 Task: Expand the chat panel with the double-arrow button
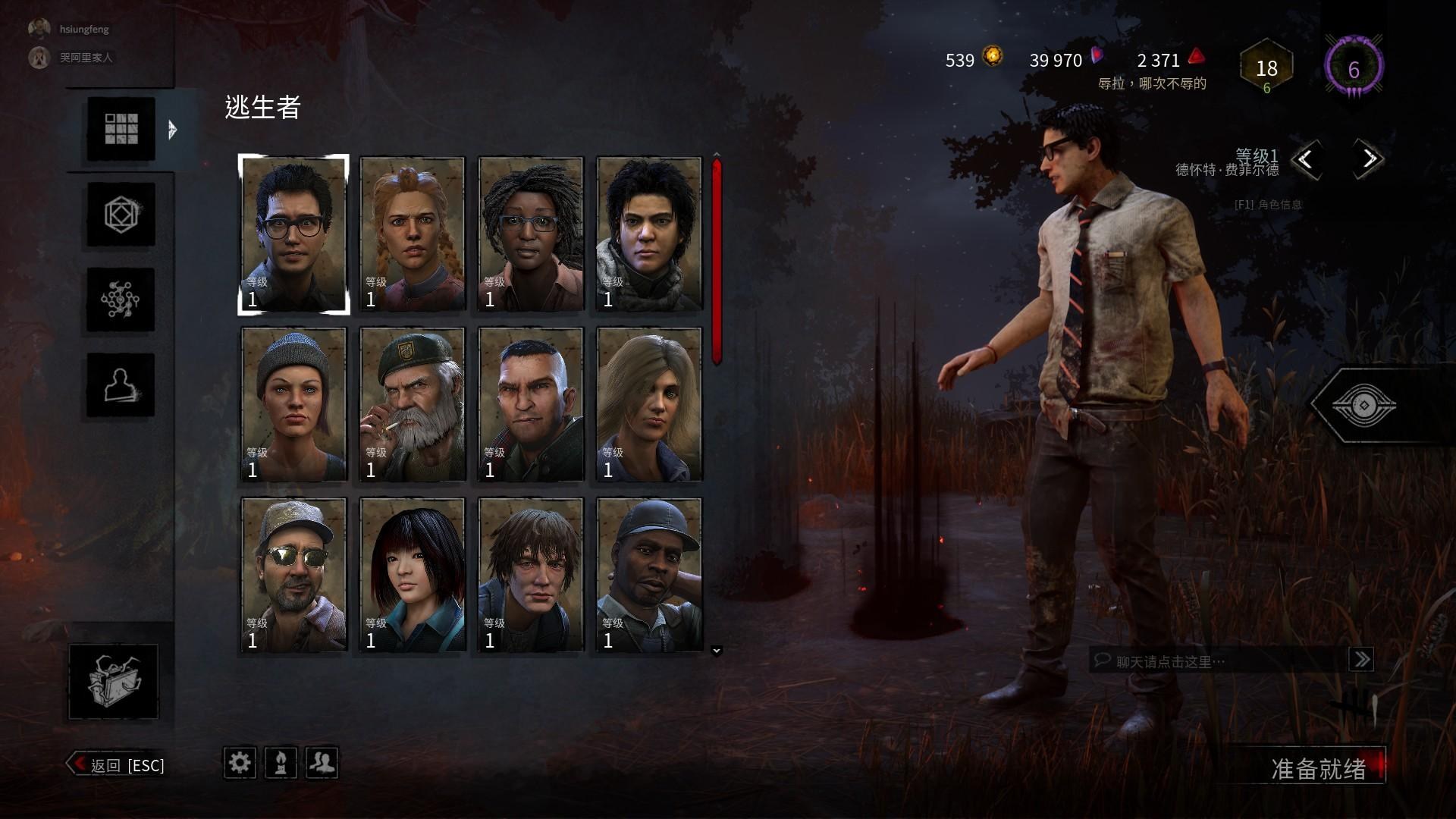(x=1363, y=660)
